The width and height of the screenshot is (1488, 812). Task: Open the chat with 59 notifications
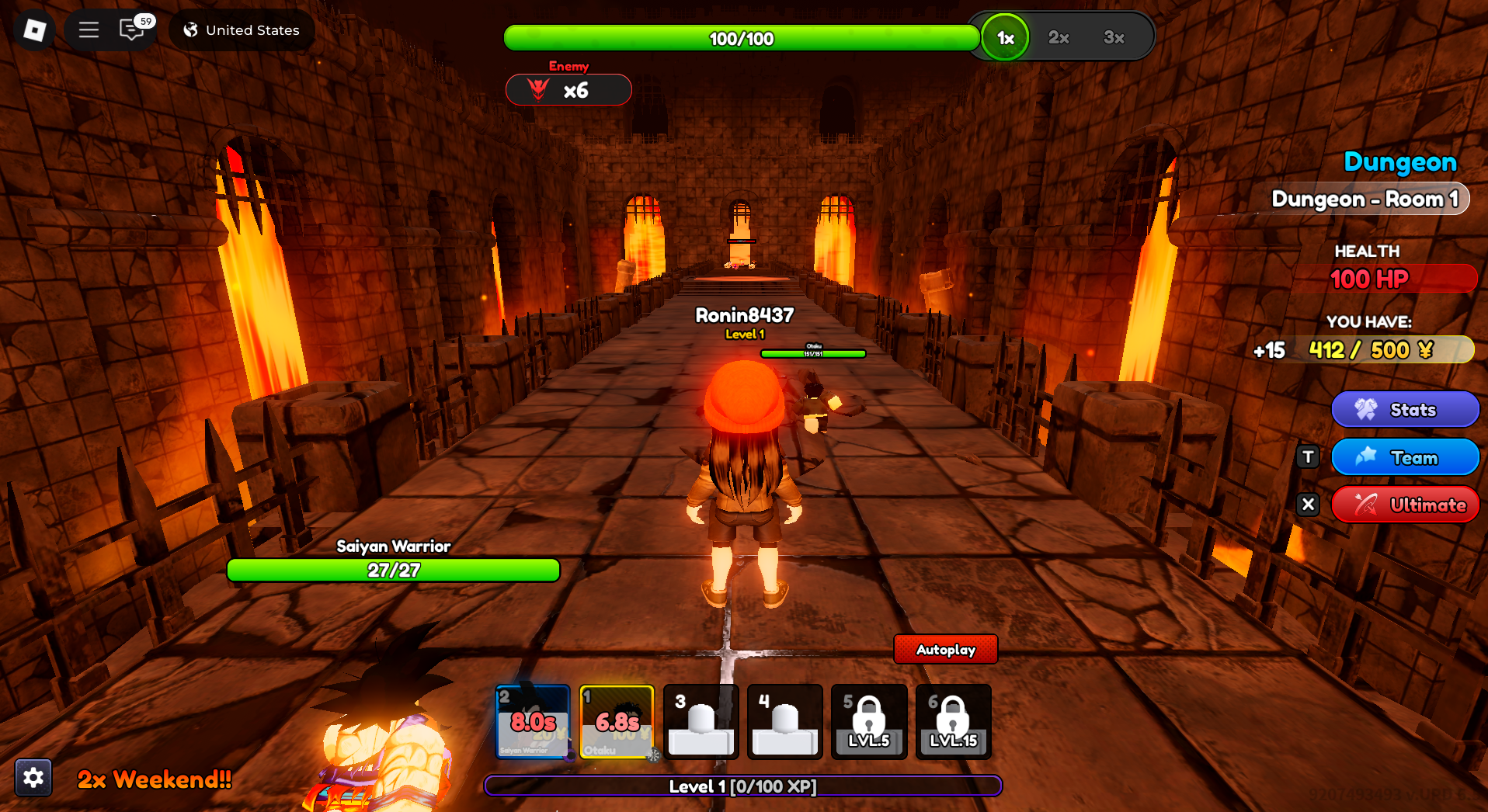tap(132, 30)
